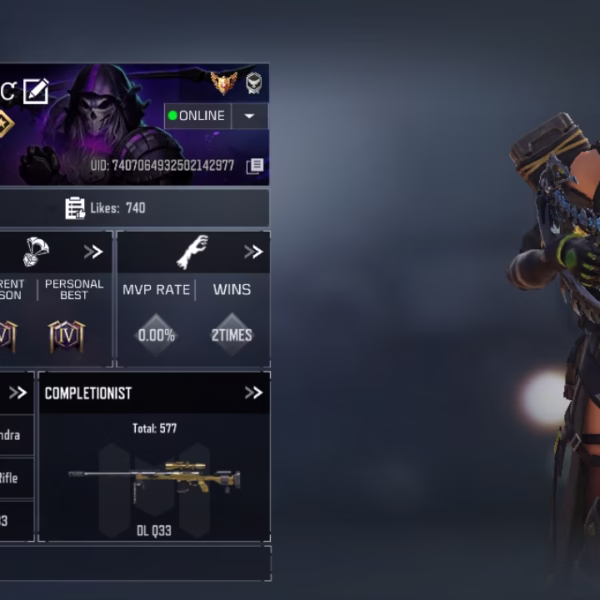This screenshot has width=600, height=600.
Task: Expand the Completionist panel
Action: 253,393
